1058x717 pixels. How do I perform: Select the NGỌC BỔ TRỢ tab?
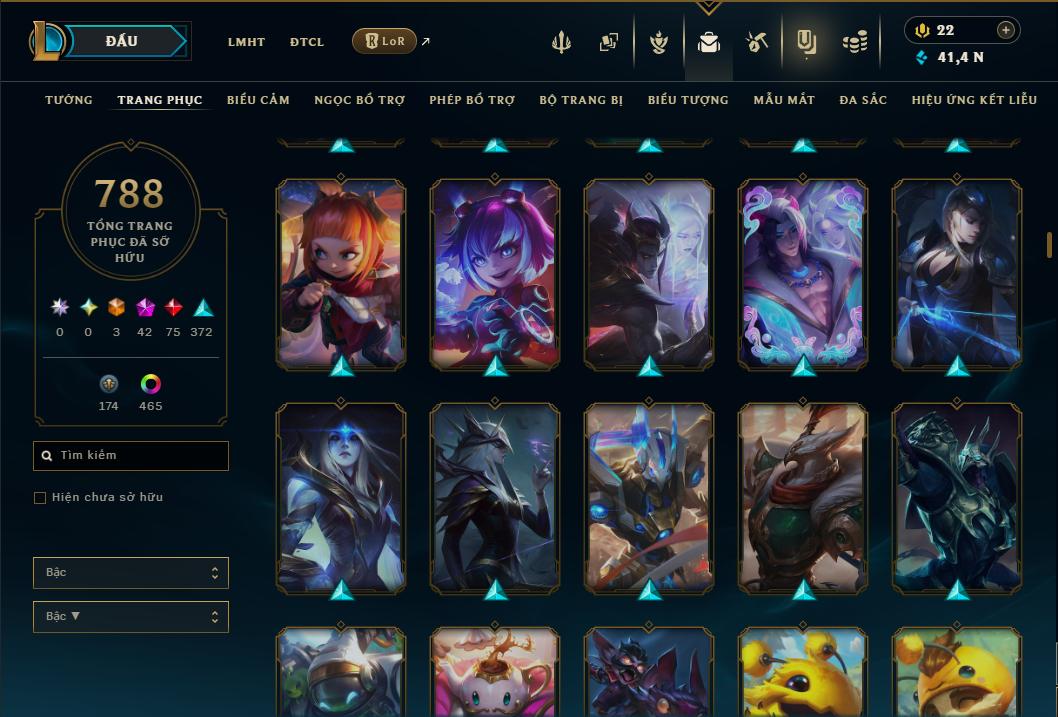click(x=359, y=100)
